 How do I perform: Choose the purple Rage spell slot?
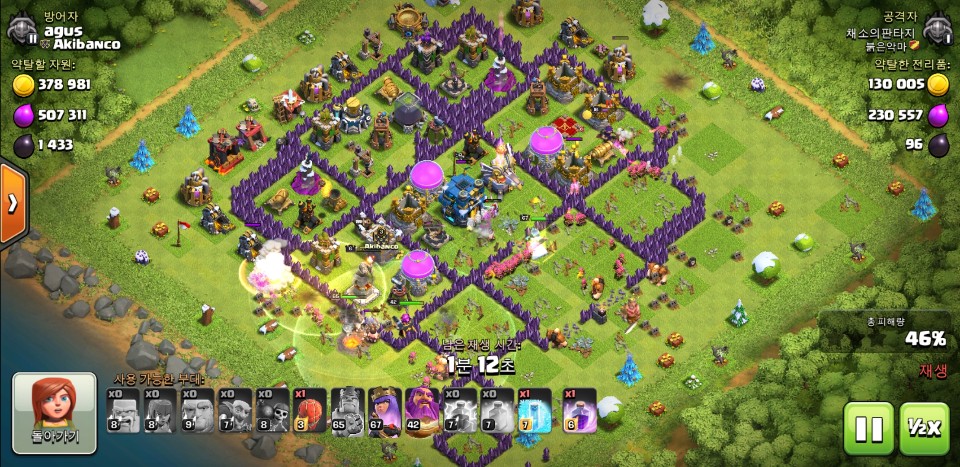pyautogui.click(x=580, y=411)
